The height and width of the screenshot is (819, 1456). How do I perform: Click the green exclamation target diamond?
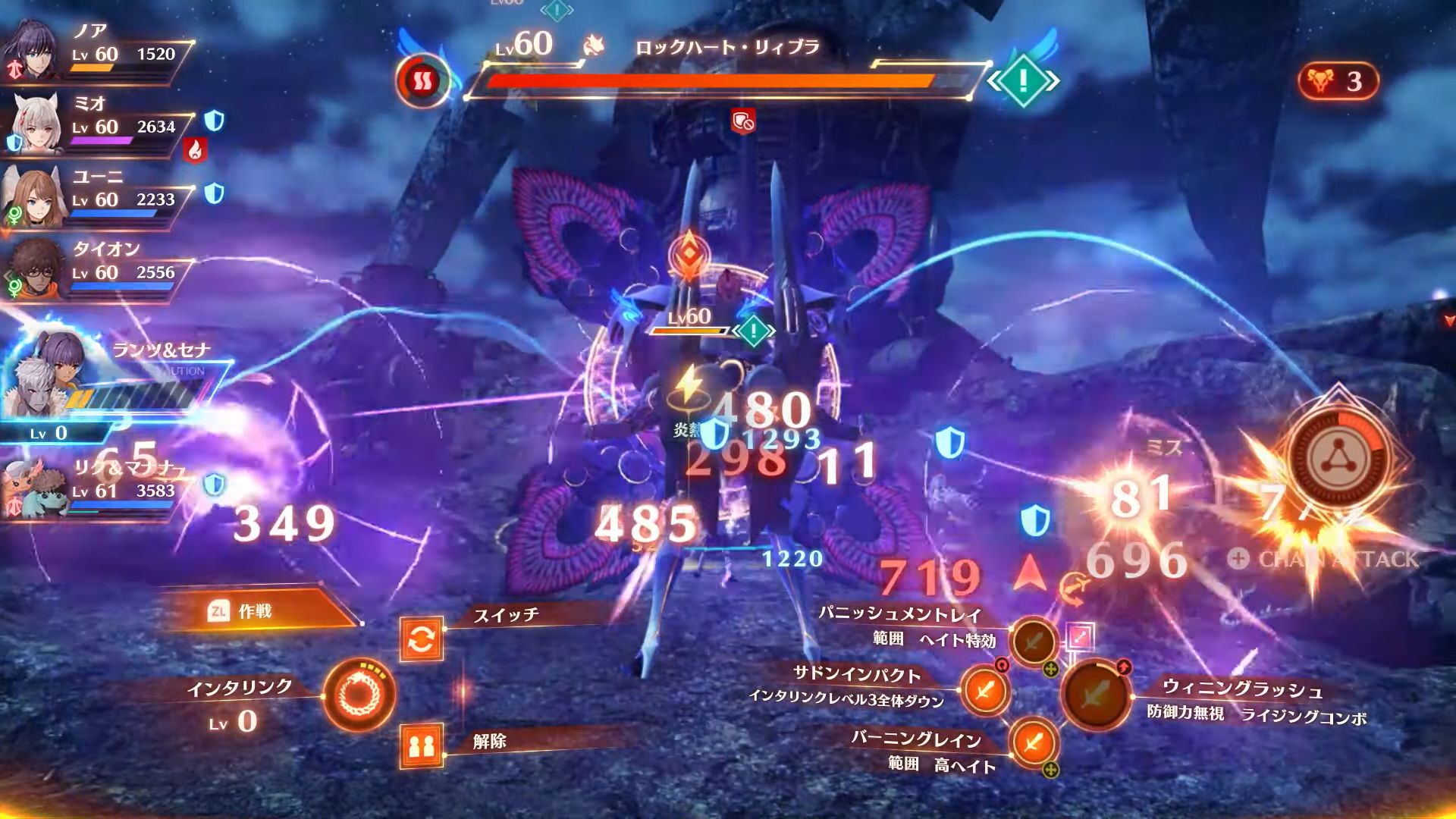pyautogui.click(x=1023, y=80)
